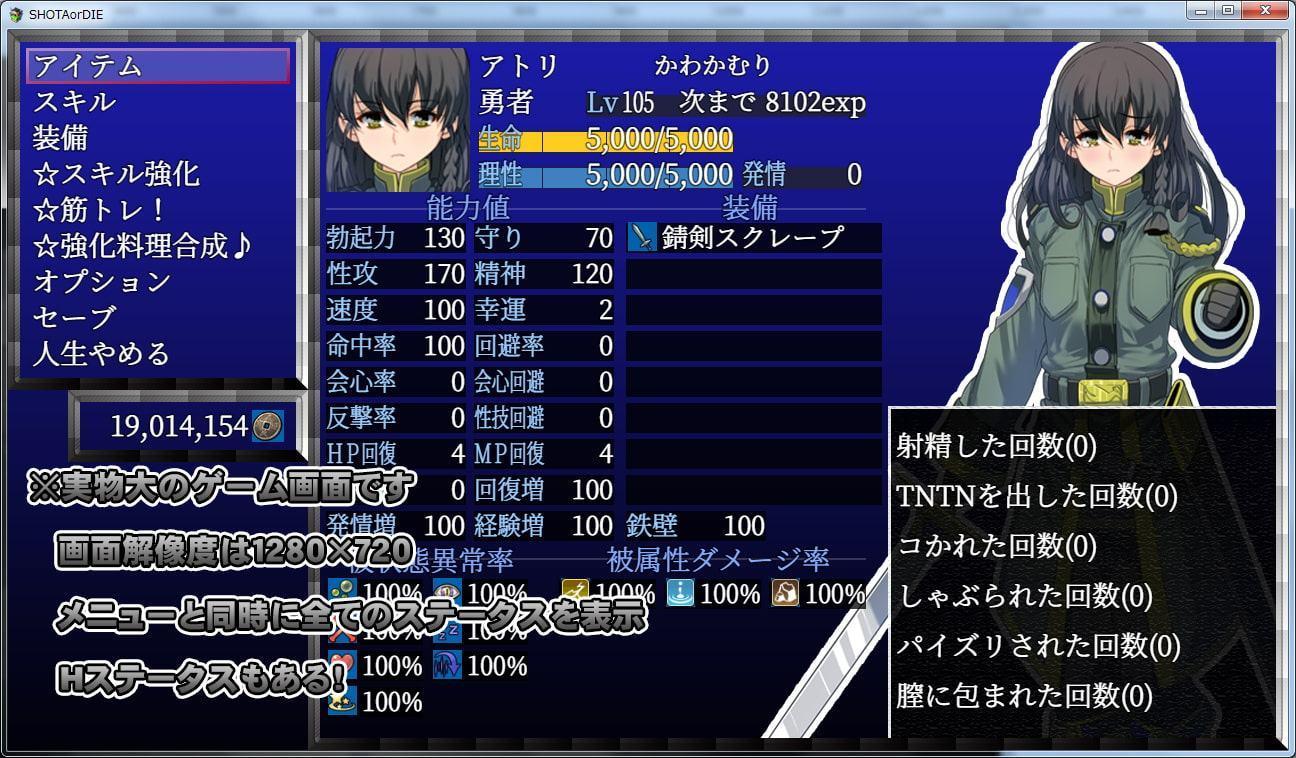Image resolution: width=1296 pixels, height=758 pixels.
Task: Open the アイテム menu entry
Action: coord(158,66)
